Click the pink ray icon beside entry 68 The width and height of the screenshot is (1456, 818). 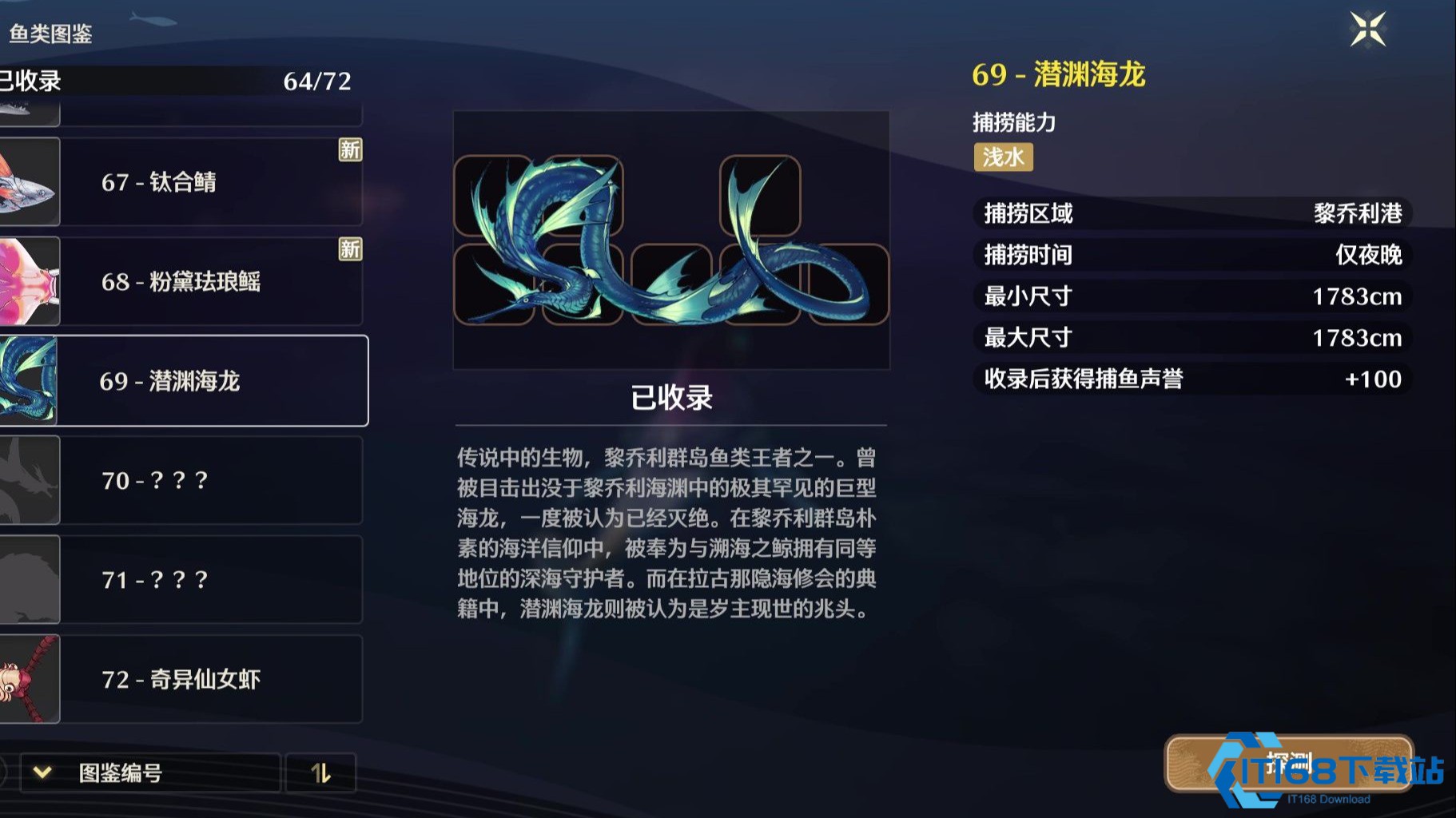pyautogui.click(x=28, y=281)
